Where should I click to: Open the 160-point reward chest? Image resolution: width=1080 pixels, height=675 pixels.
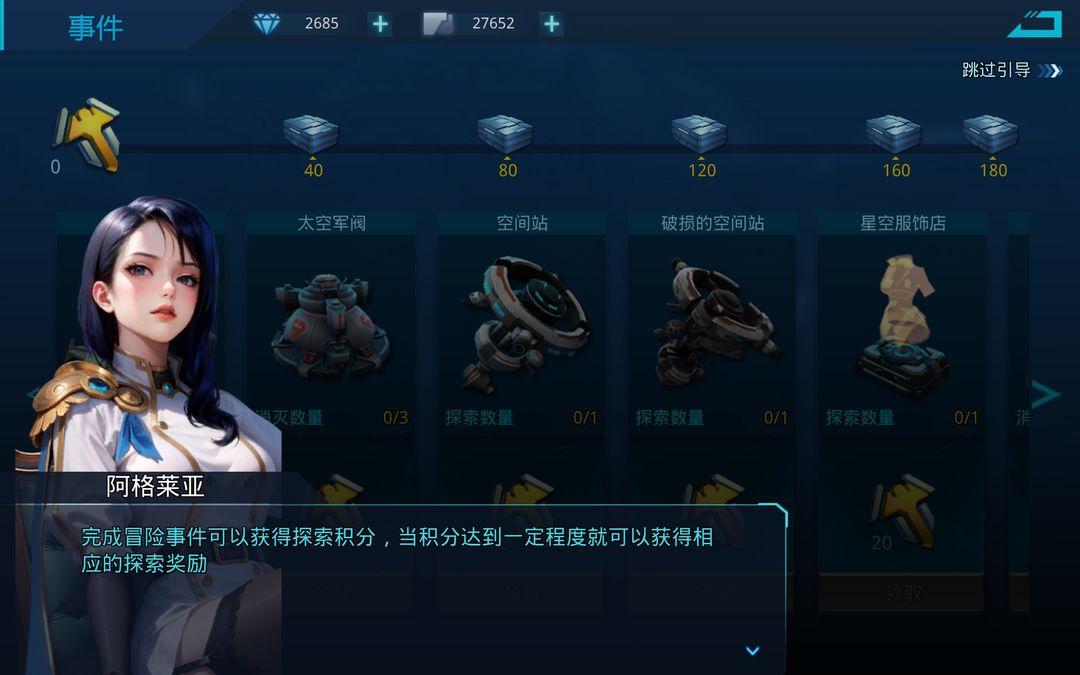894,134
